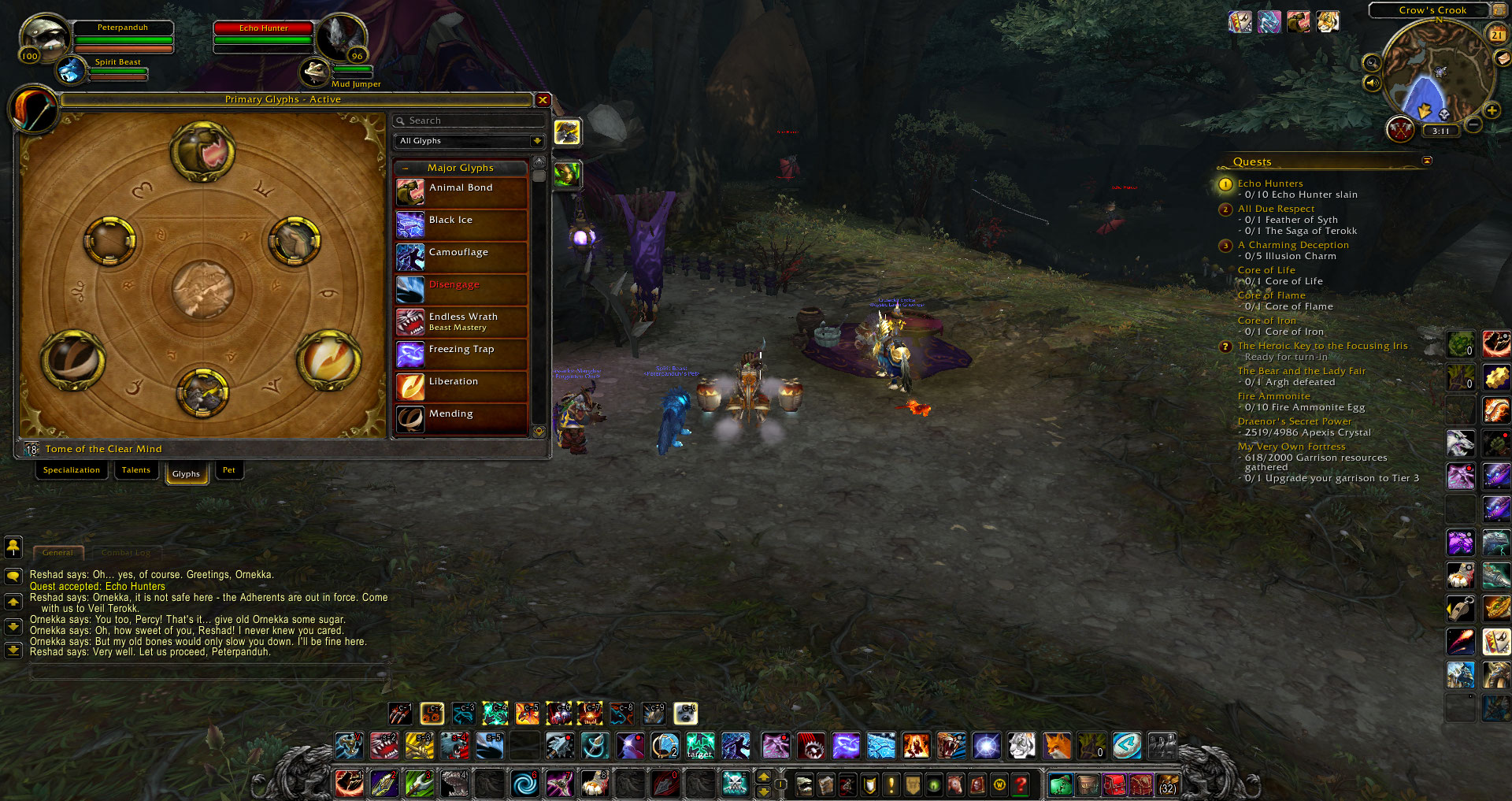Image resolution: width=1512 pixels, height=801 pixels.
Task: Show the Combat Log chat tab
Action: [125, 553]
